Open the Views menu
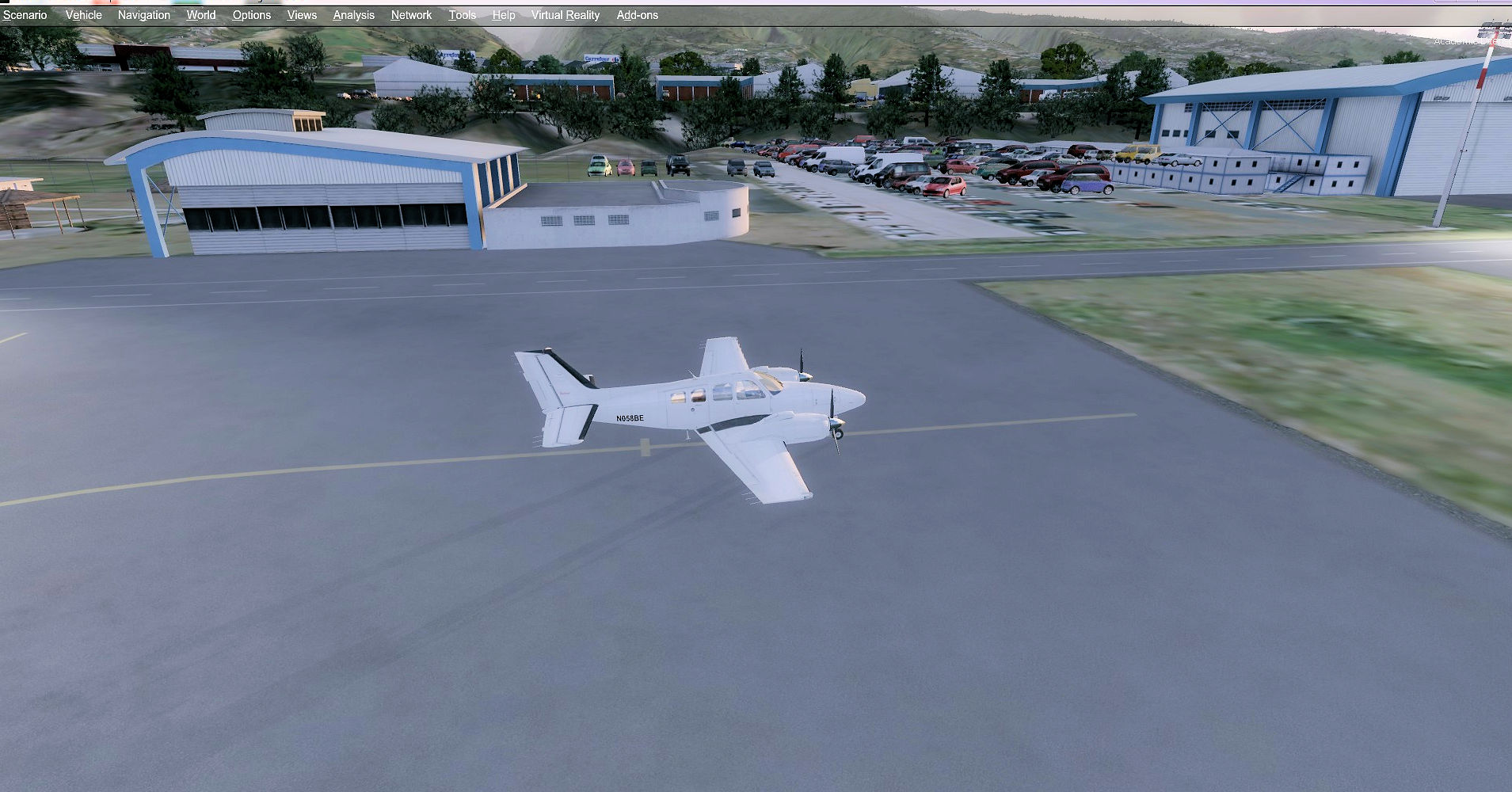1512x792 pixels. pyautogui.click(x=302, y=15)
